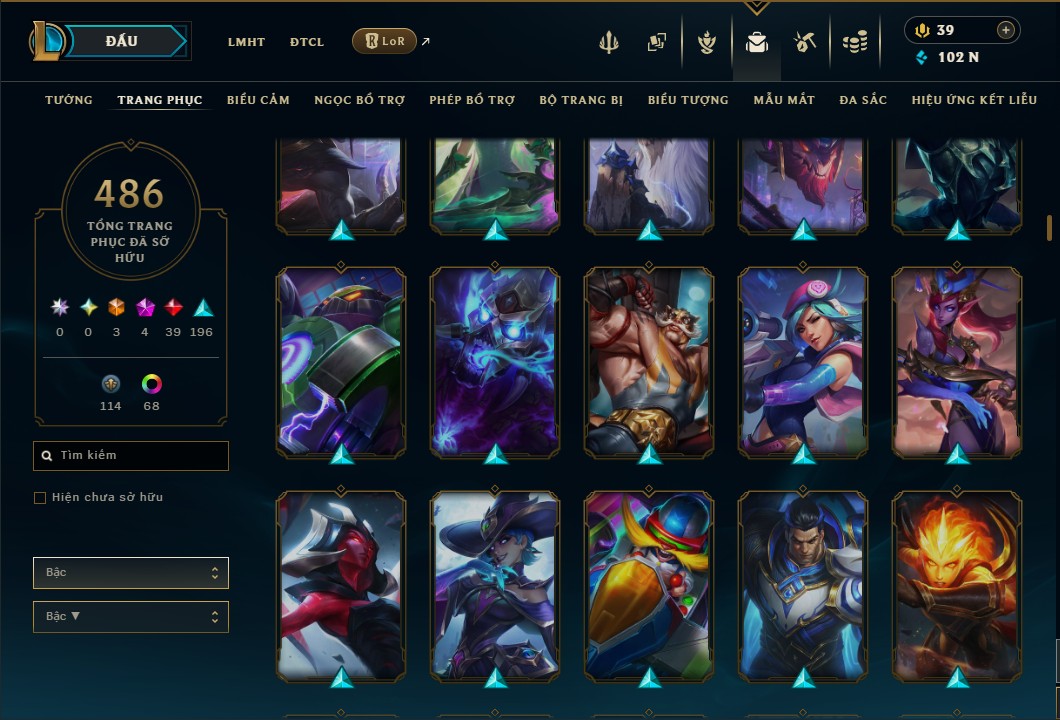This screenshot has width=1060, height=720.
Task: Select the muscular brawler skin card
Action: pos(649,362)
